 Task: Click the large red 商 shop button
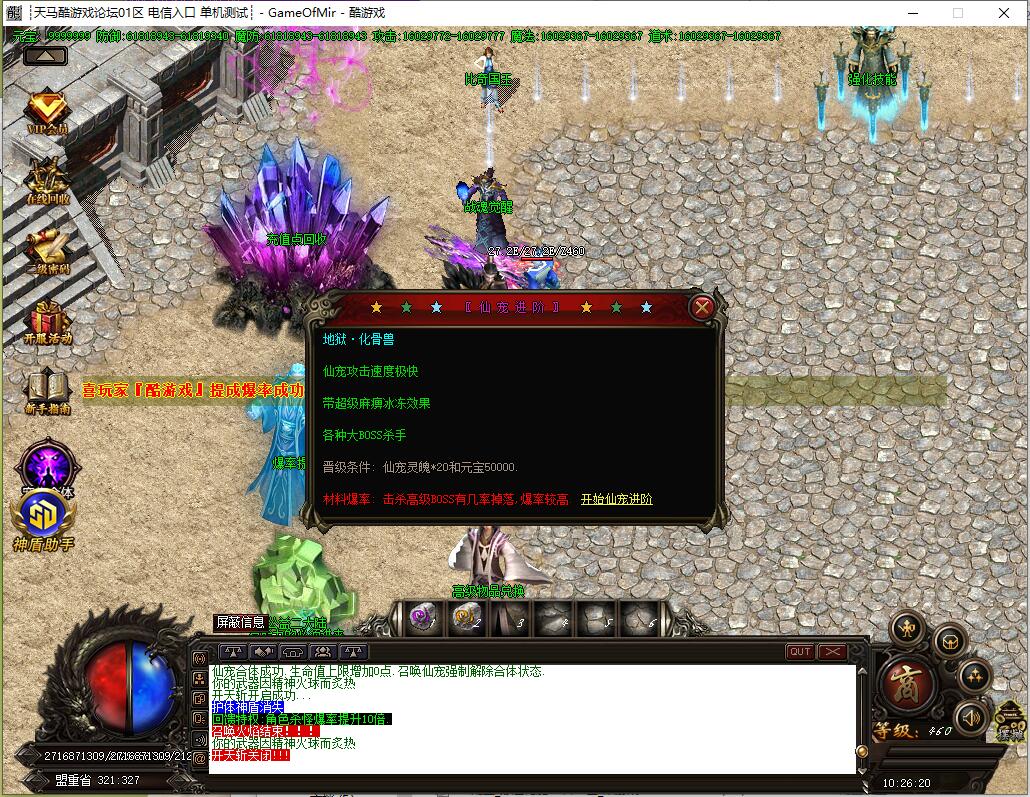click(x=907, y=684)
